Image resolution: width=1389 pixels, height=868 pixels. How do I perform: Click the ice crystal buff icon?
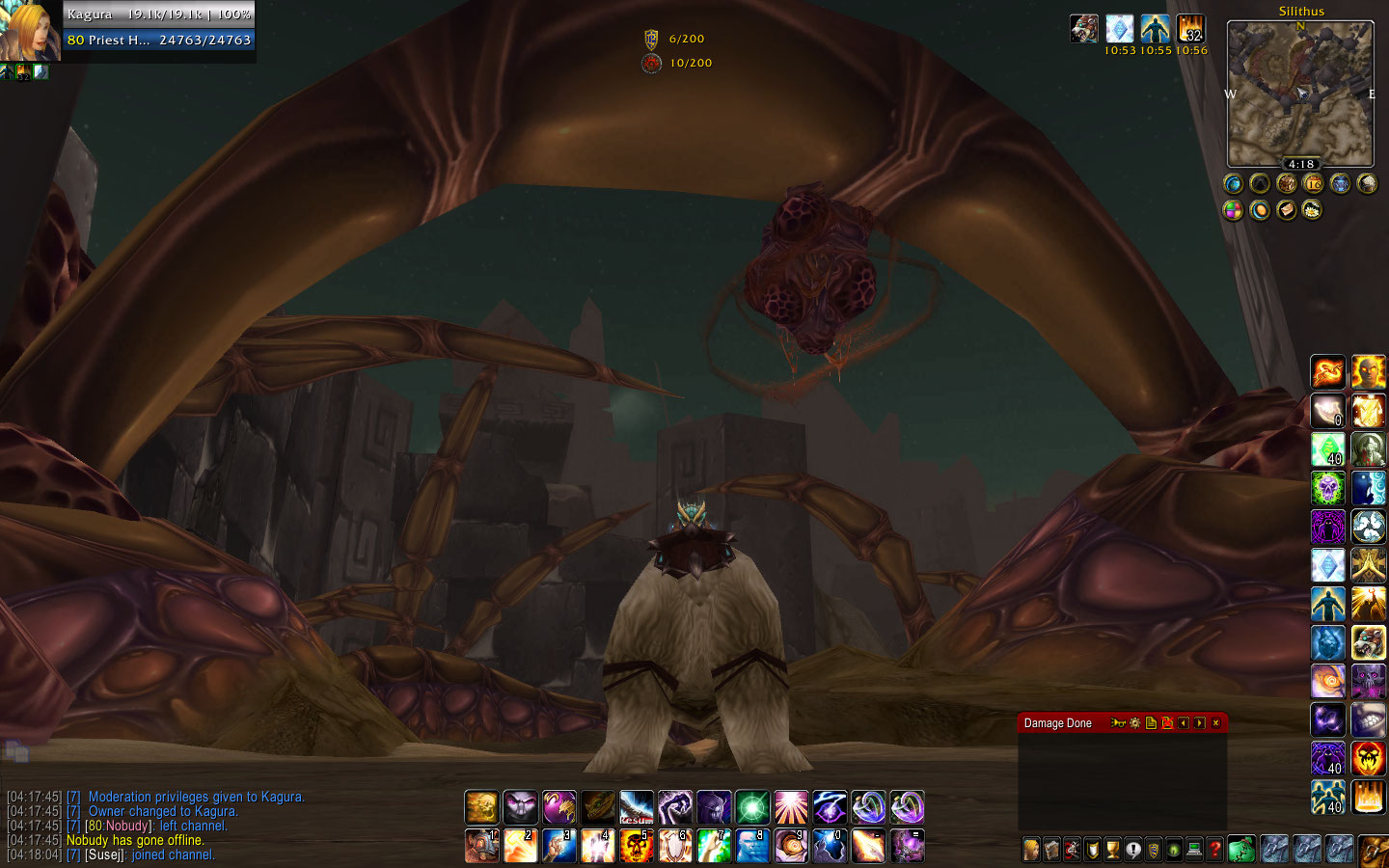(1119, 29)
